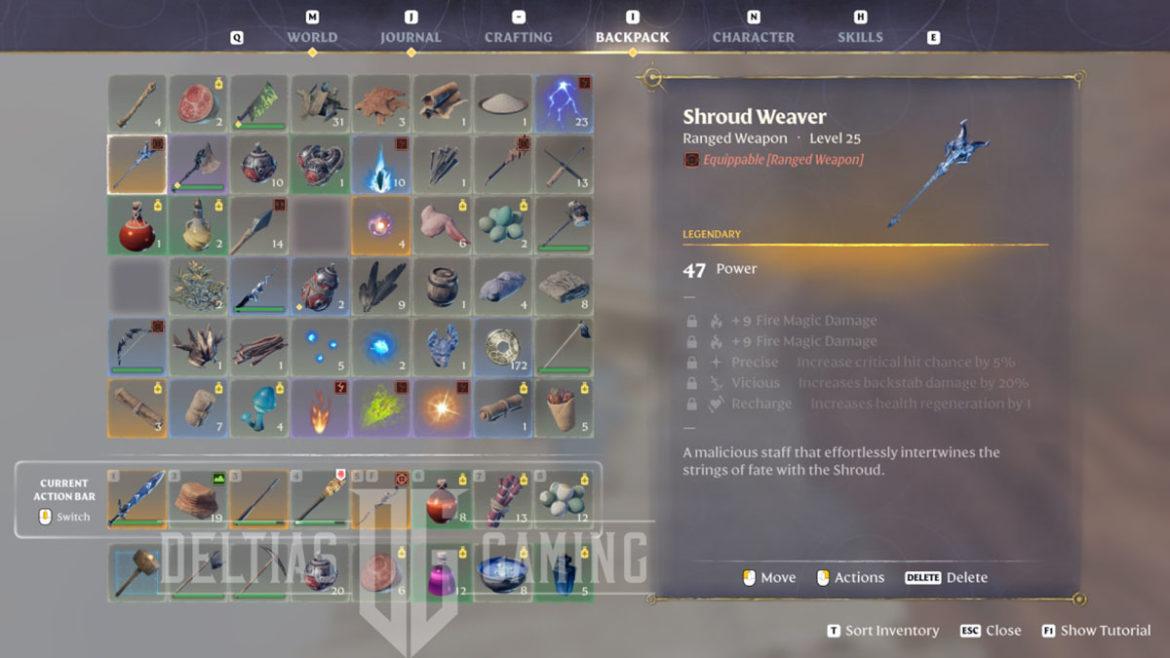Select the raw meat slot
This screenshot has height=658, width=1170.
coord(198,104)
